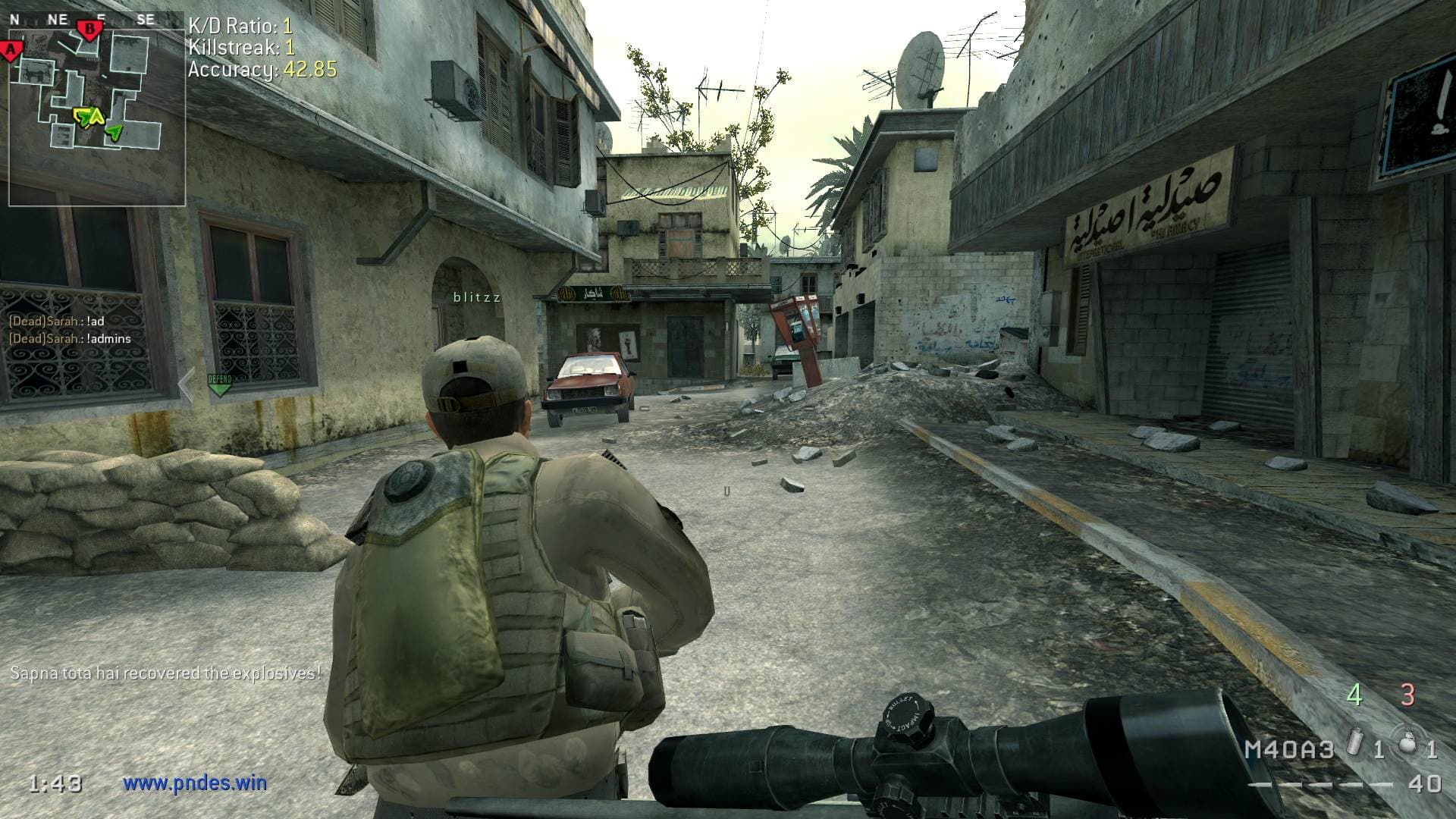Select bomb site B marker on minimap
The width and height of the screenshot is (1456, 819).
[x=89, y=30]
